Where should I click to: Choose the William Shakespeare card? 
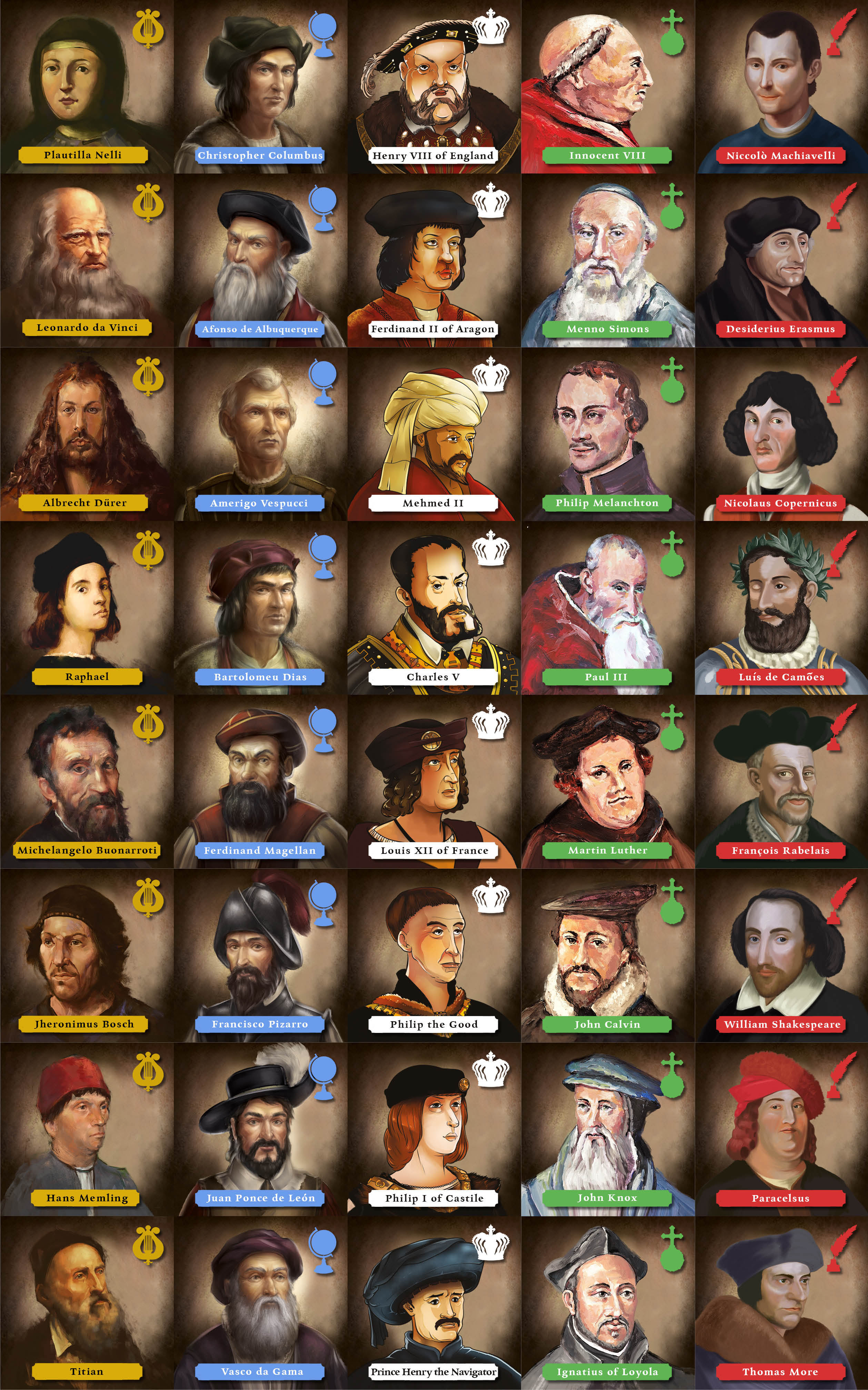[x=781, y=955]
